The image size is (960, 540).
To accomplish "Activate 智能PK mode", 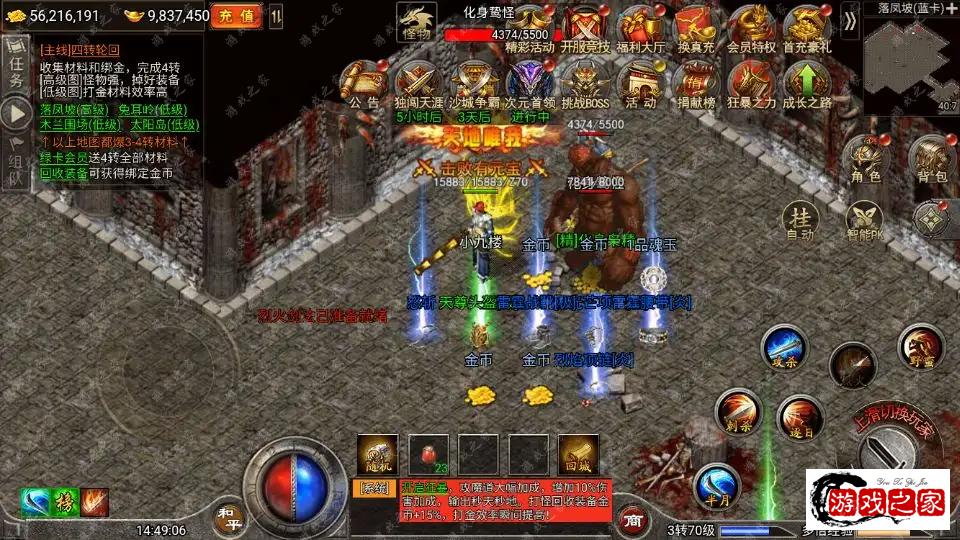I will coord(864,221).
